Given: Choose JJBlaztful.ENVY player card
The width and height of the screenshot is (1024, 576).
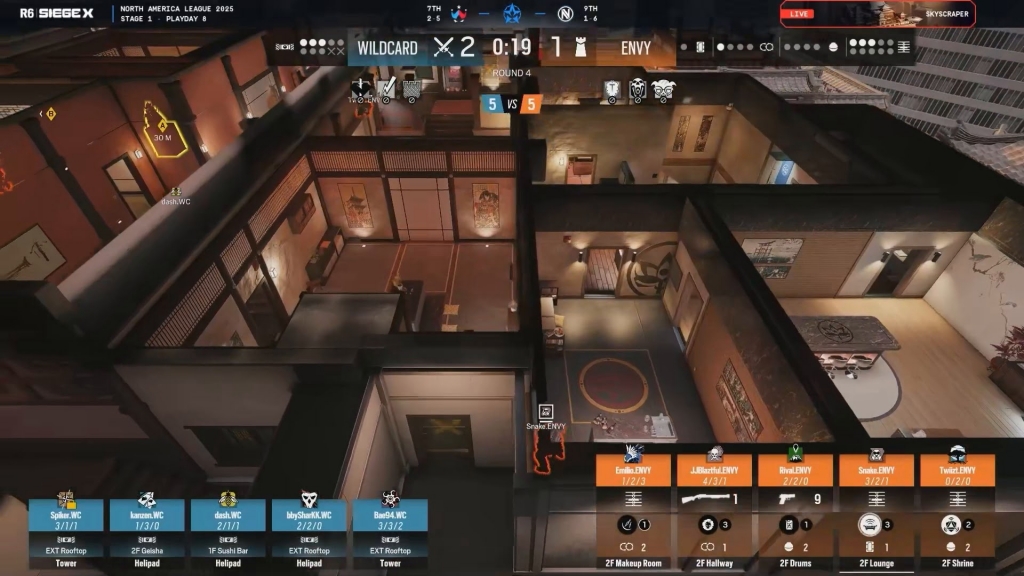Looking at the screenshot, I should (x=714, y=470).
